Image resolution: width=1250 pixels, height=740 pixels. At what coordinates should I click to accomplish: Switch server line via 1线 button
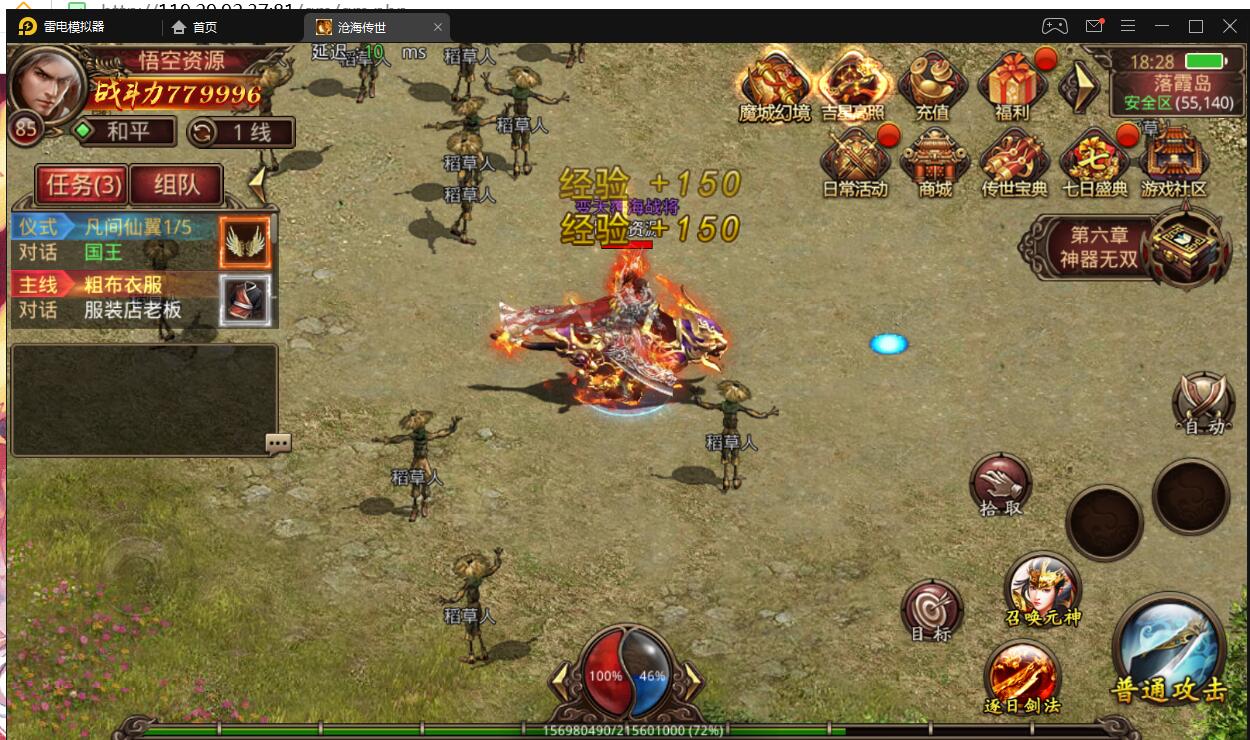click(x=243, y=132)
